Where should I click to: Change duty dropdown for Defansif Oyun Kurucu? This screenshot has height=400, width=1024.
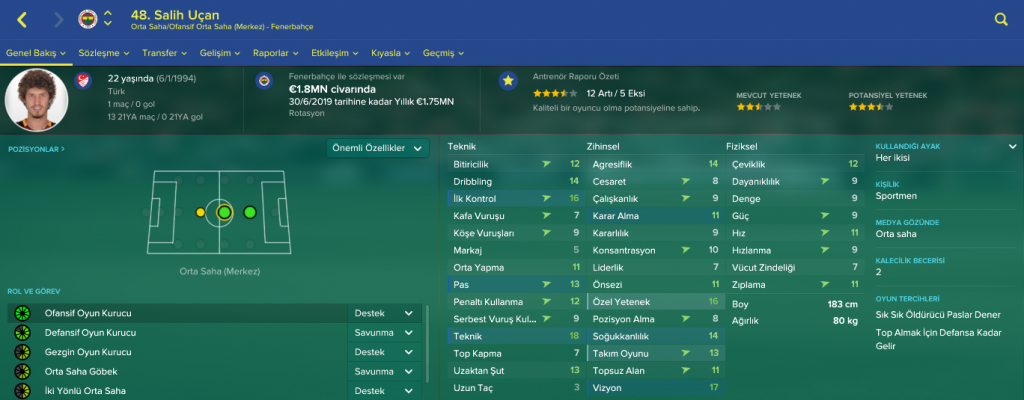384,333
